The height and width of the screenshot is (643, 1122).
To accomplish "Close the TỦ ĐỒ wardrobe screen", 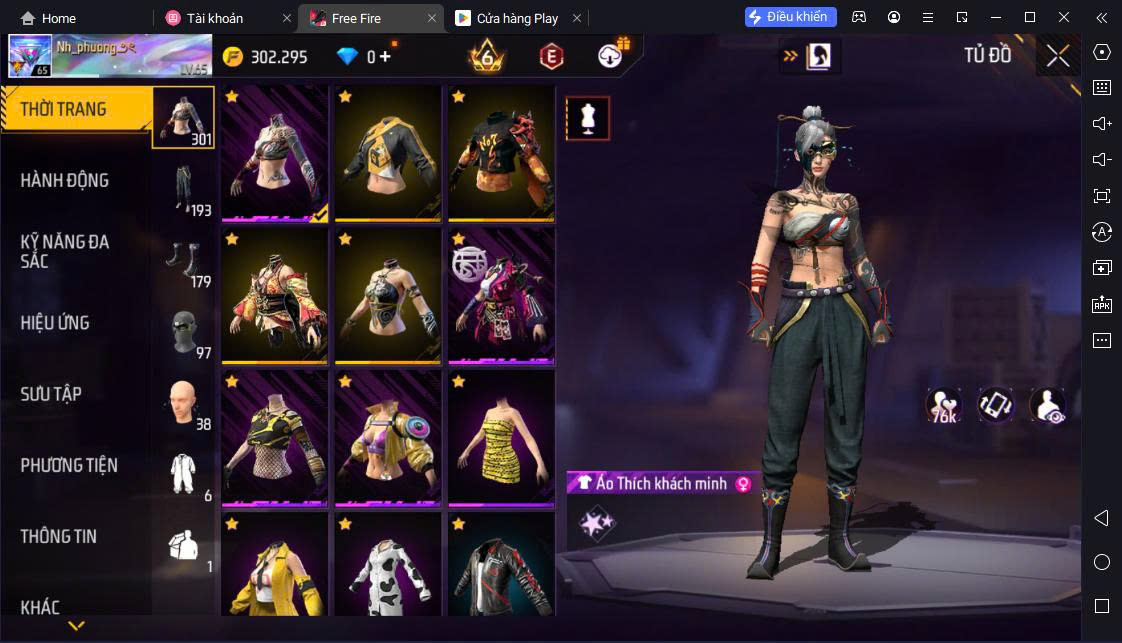I will pos(1057,57).
